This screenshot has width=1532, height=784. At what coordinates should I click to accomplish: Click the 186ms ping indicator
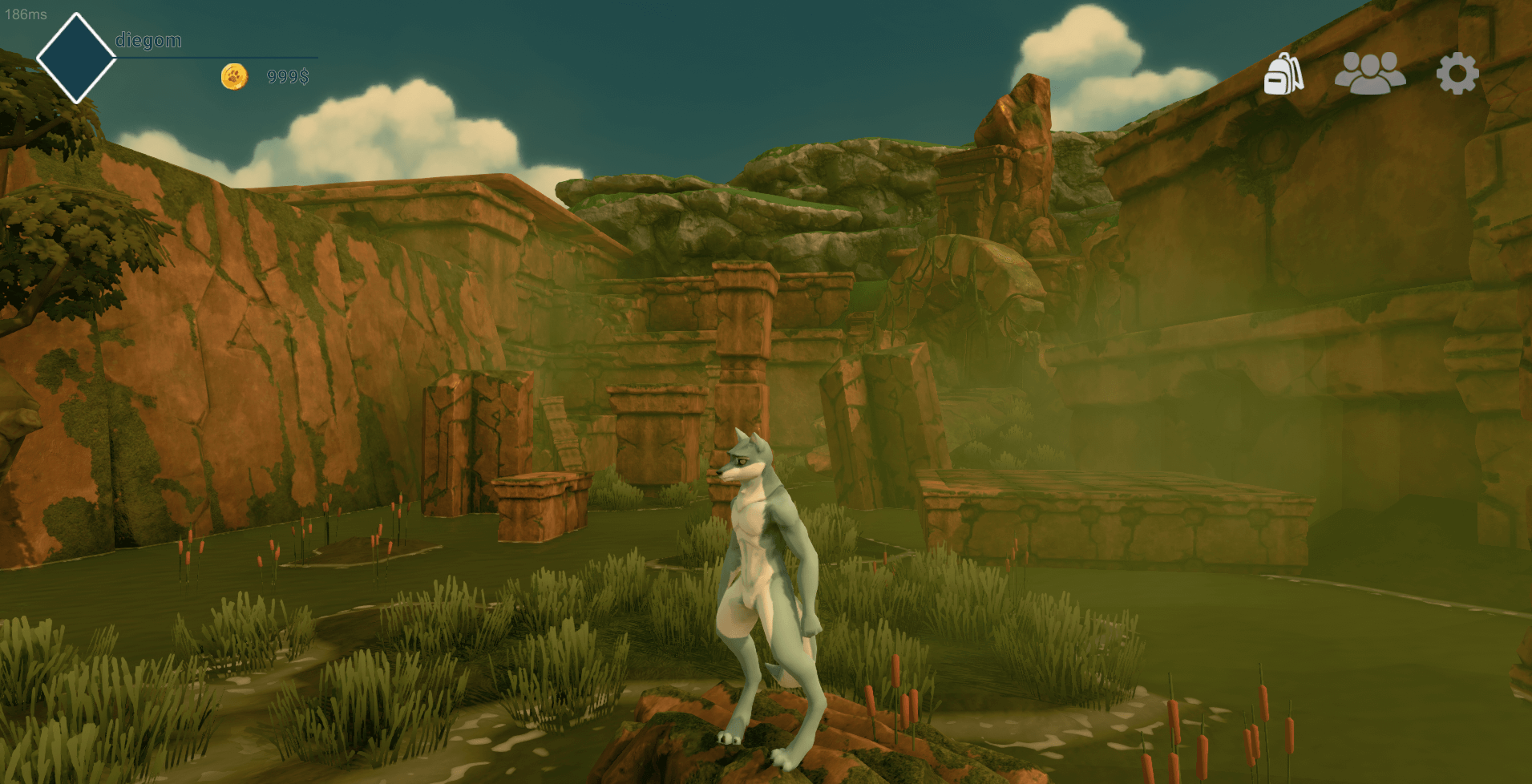pos(26,14)
